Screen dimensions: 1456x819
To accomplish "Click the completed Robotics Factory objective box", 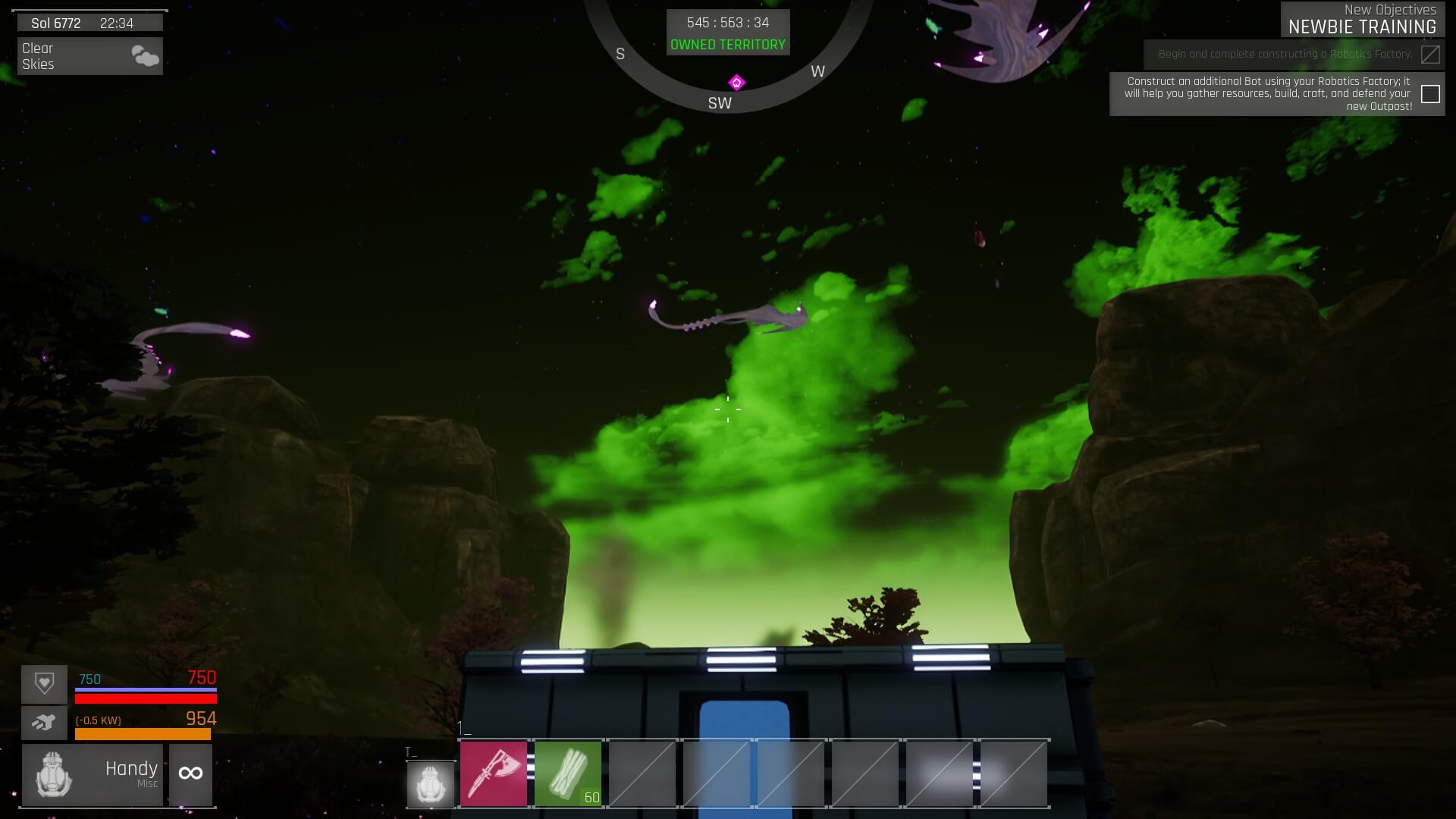I will point(1430,55).
